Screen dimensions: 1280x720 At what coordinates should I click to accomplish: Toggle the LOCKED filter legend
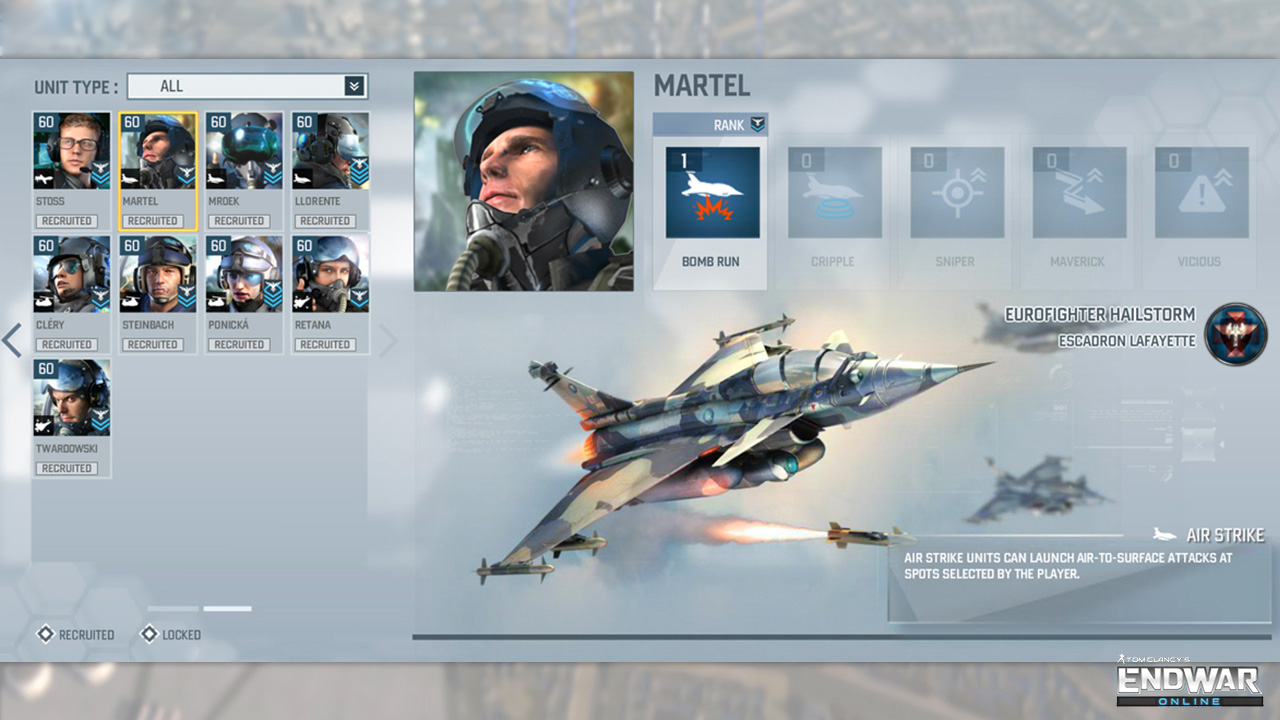[x=170, y=635]
